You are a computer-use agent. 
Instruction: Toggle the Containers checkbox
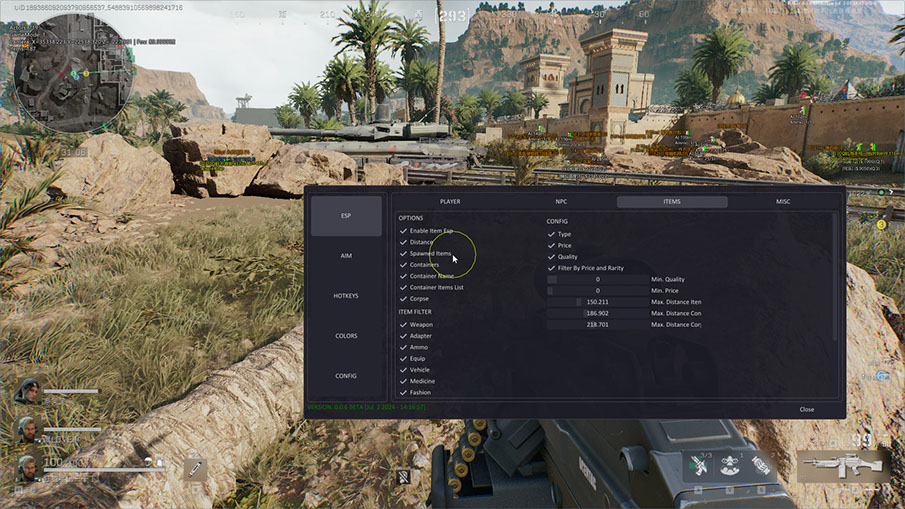tap(404, 265)
